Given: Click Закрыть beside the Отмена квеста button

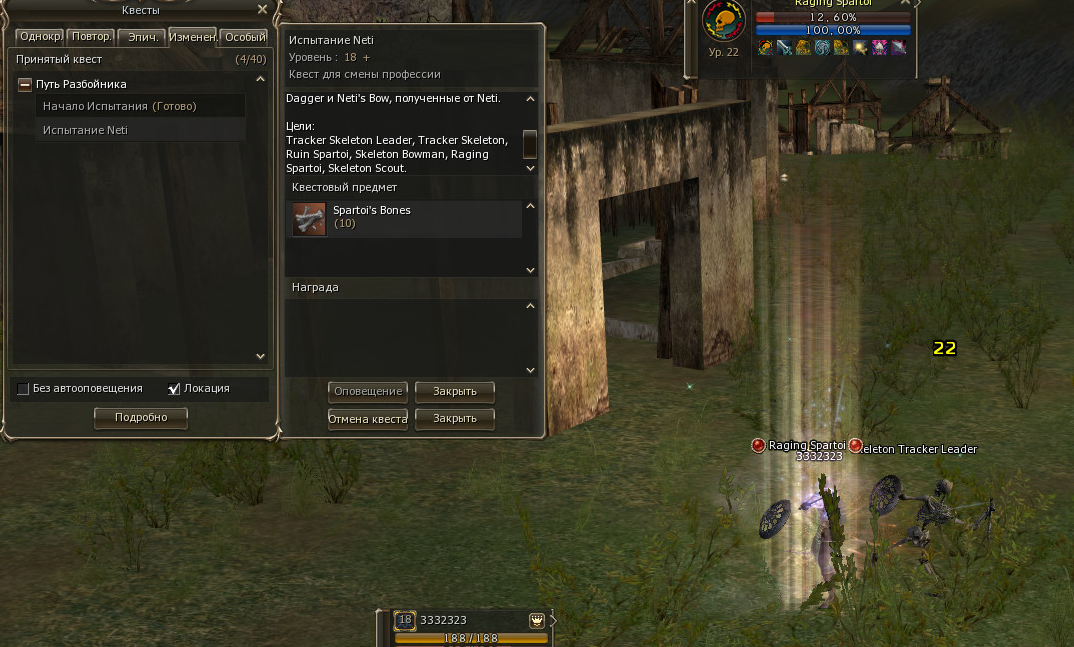Looking at the screenshot, I should [x=455, y=419].
